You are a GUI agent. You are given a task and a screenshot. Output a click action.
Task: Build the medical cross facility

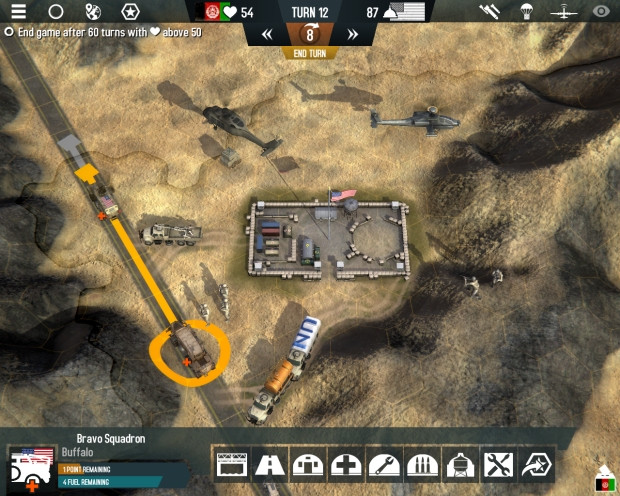345,464
